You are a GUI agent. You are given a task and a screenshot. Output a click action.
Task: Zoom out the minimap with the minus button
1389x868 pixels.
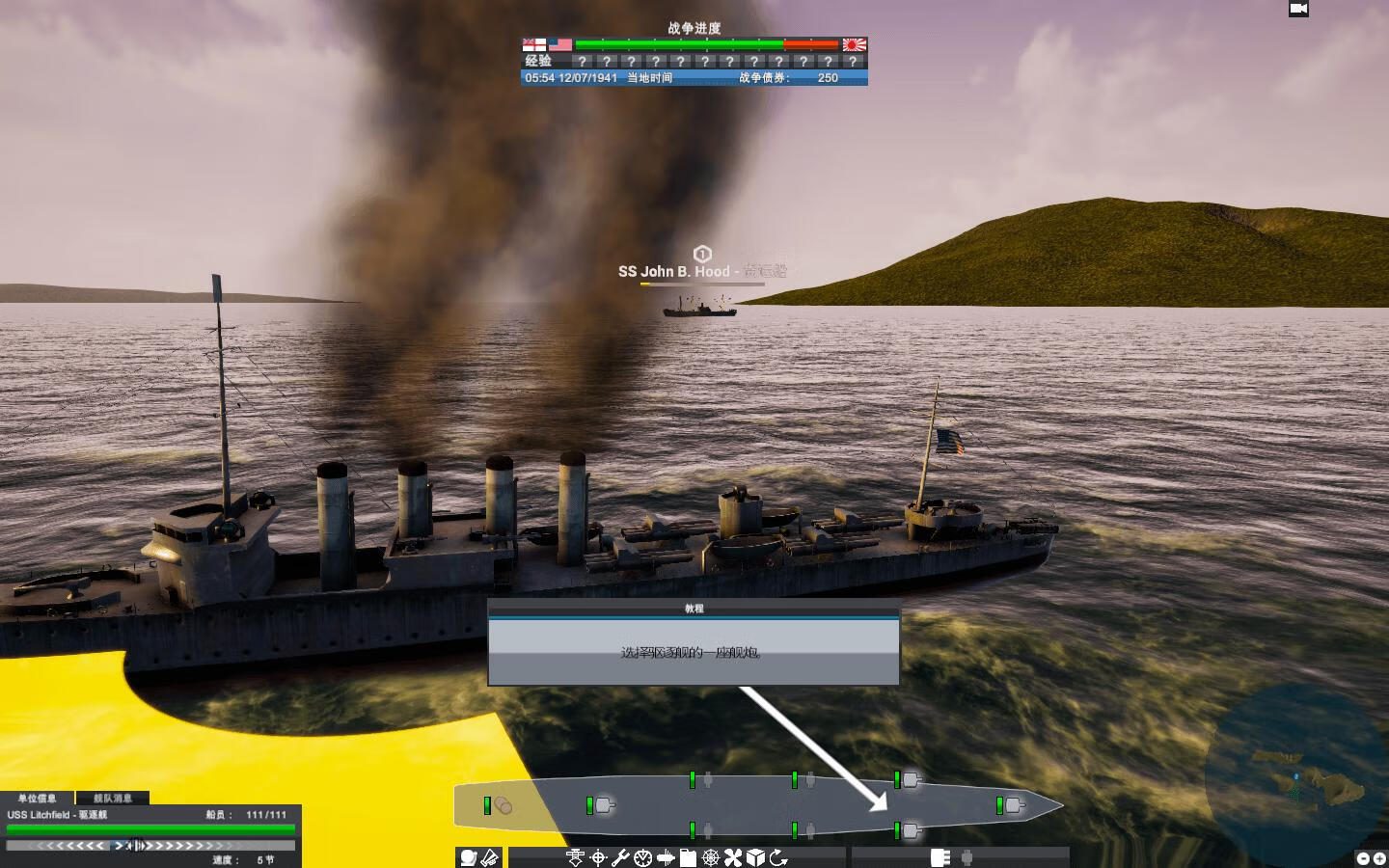(x=1363, y=858)
